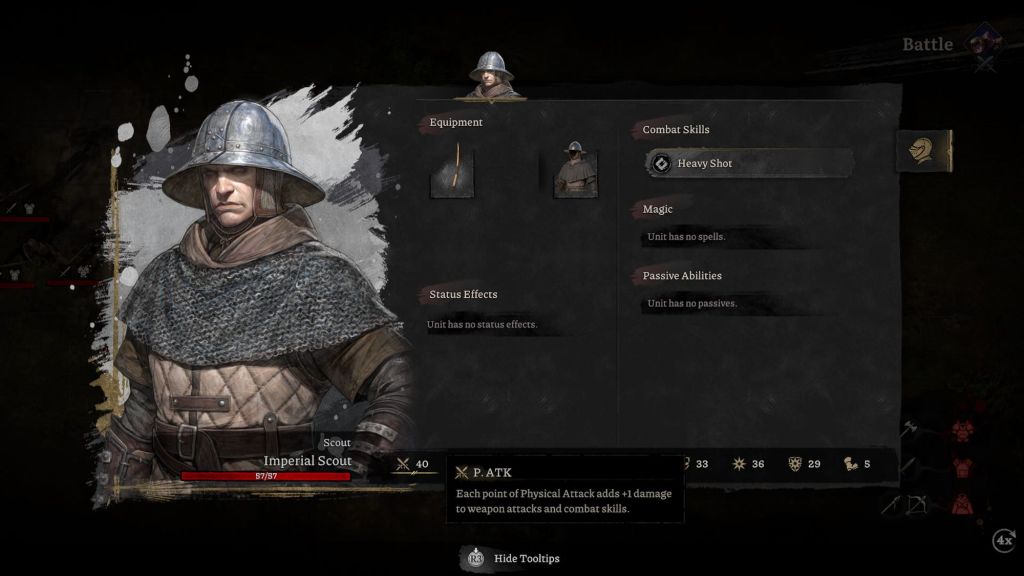Select the bow equipment slot
Viewport: 1024px width, 576px height.
(x=452, y=171)
